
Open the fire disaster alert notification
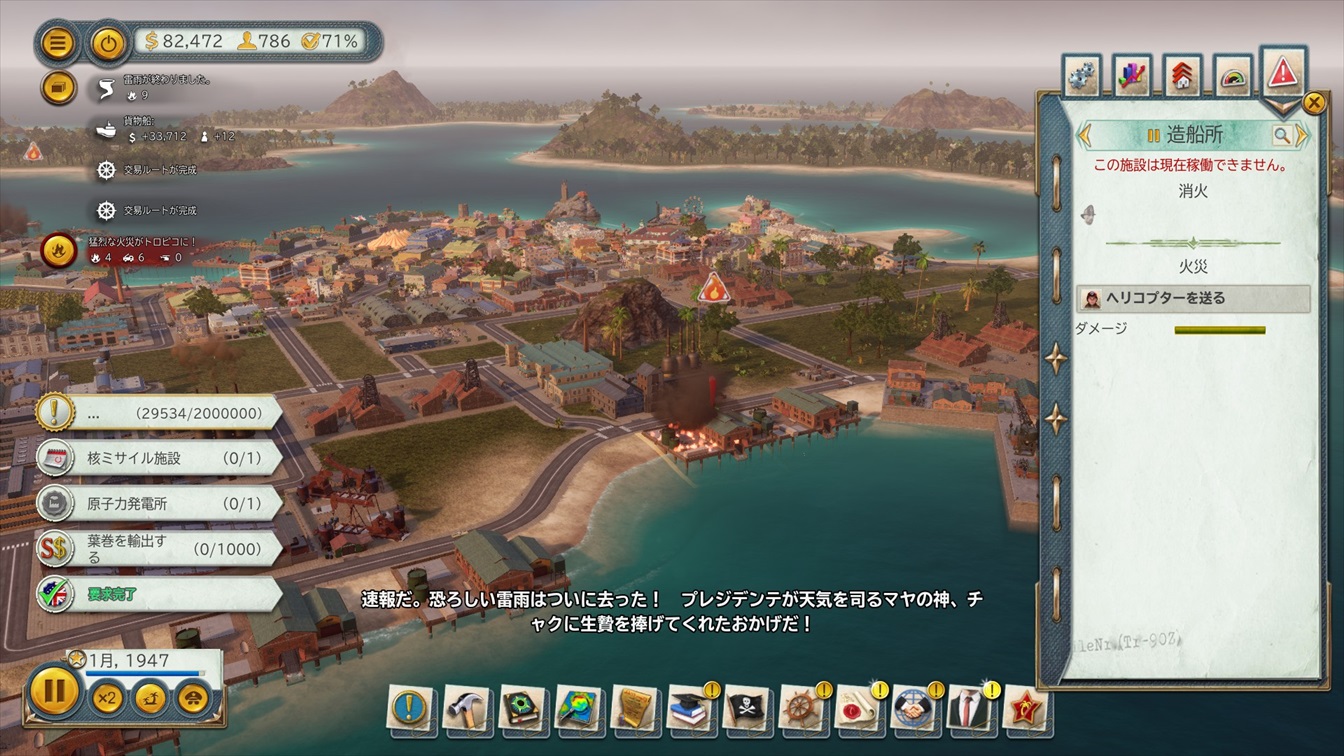pyautogui.click(x=59, y=249)
